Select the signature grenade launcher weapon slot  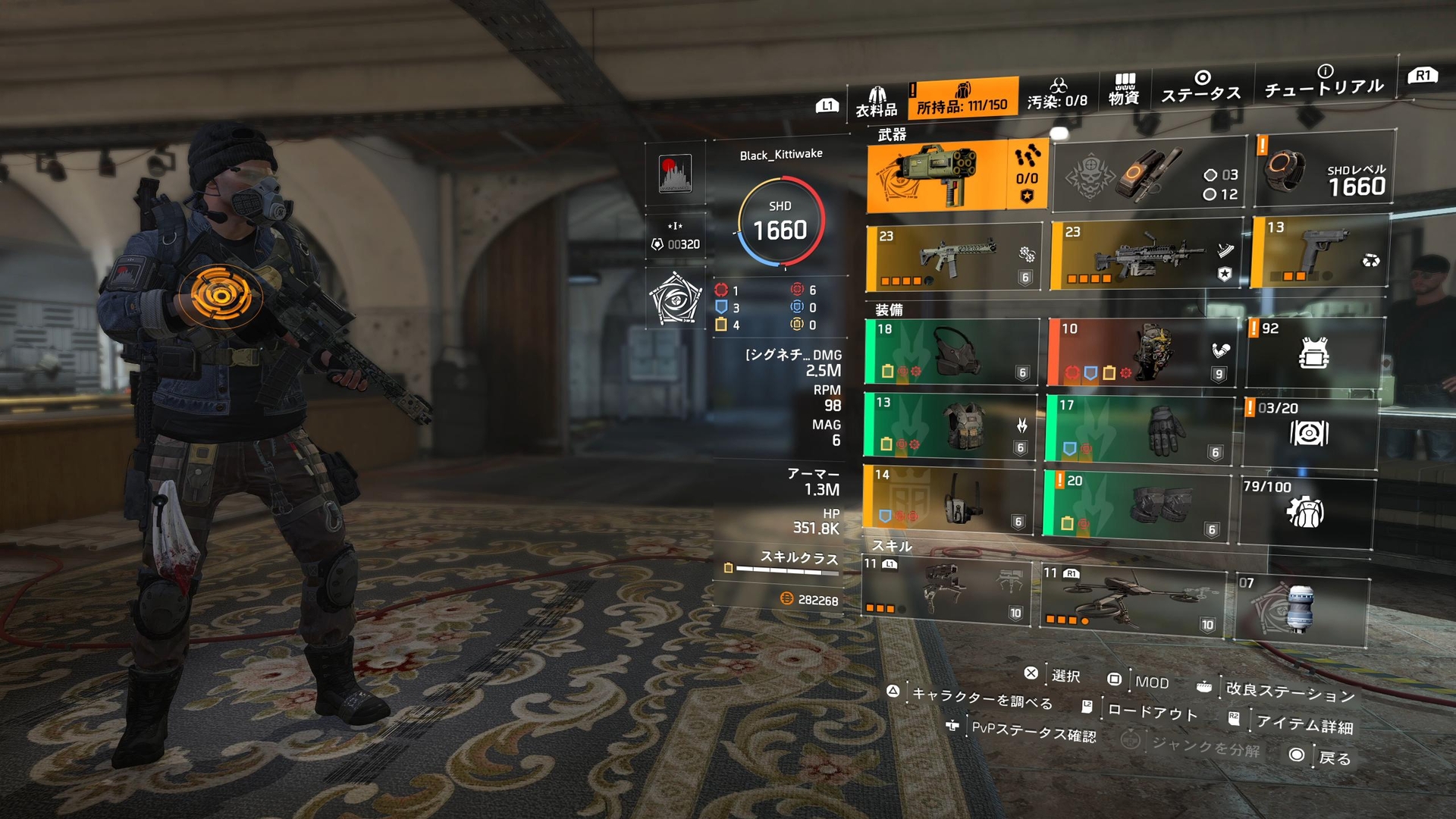click(x=937, y=176)
